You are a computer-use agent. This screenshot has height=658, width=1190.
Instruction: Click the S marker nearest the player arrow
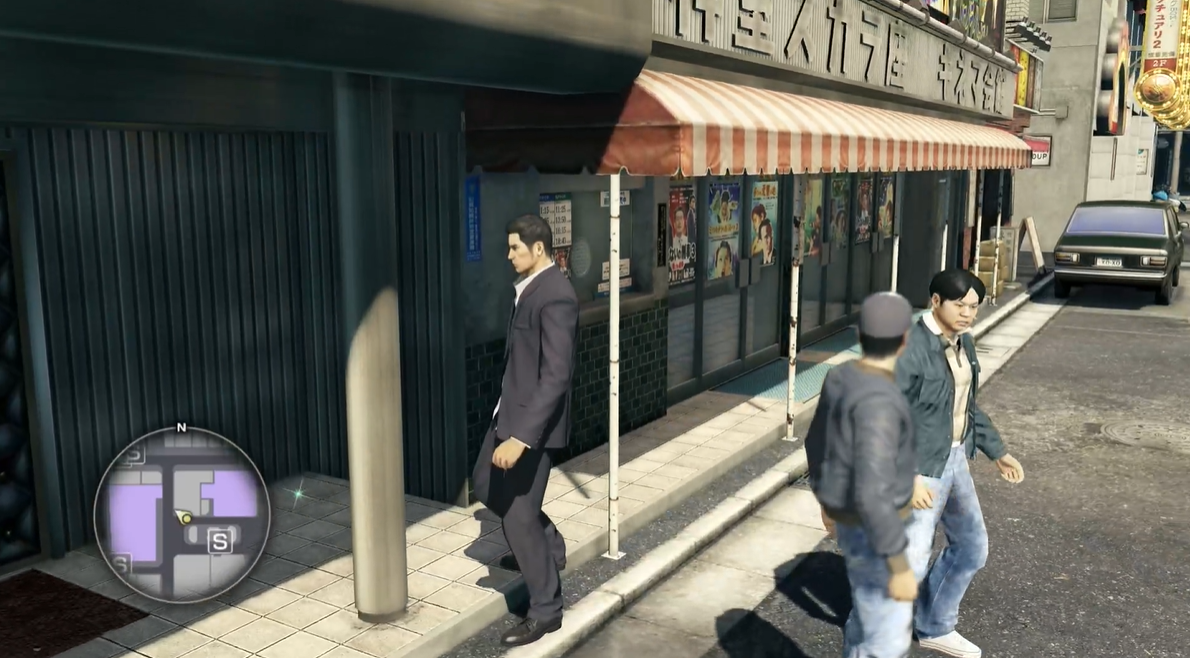pyautogui.click(x=220, y=542)
